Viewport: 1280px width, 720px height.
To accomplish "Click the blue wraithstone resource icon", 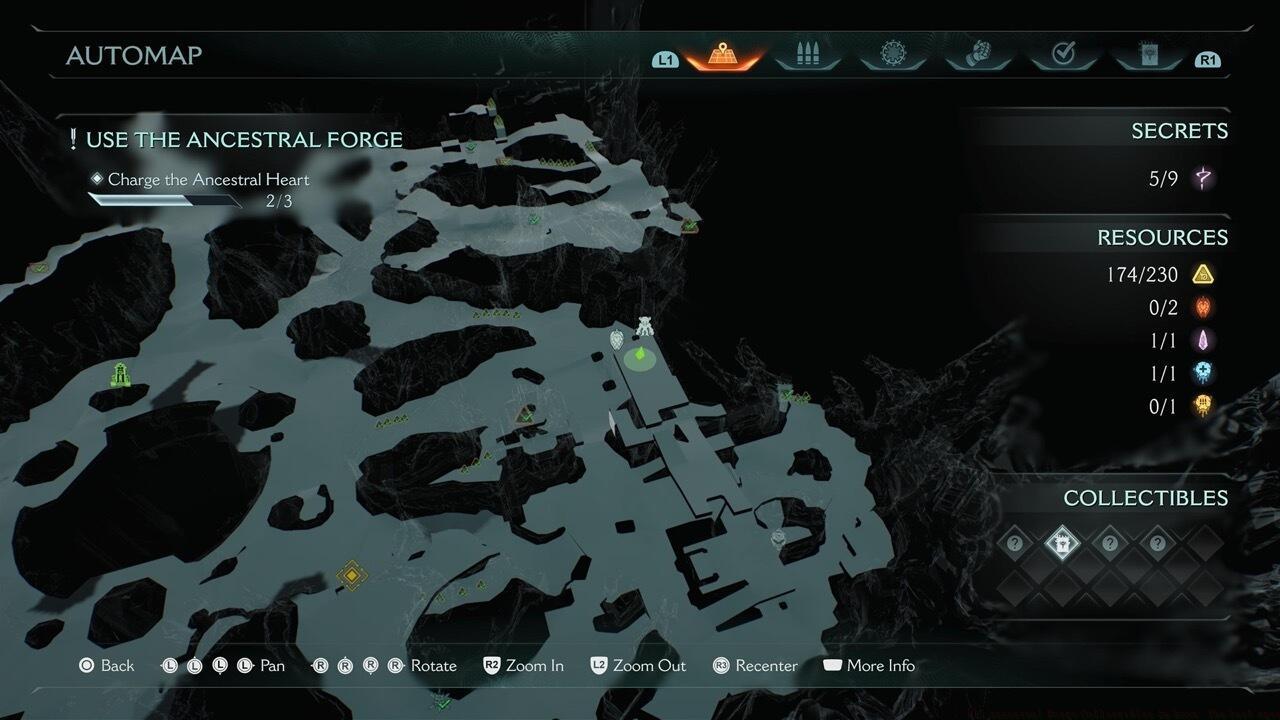I will pos(1203,373).
